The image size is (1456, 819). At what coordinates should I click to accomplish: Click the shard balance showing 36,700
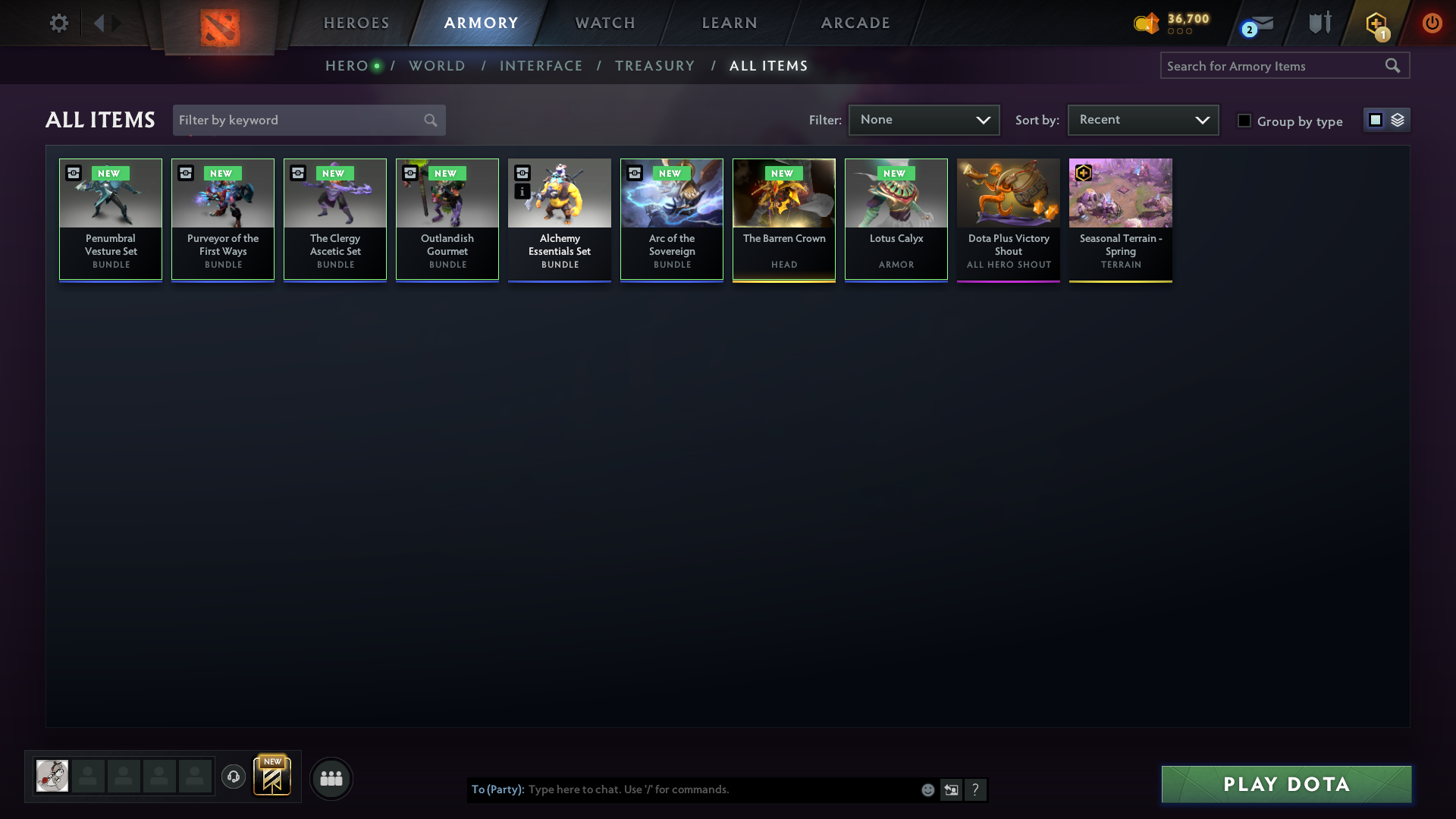(1172, 23)
